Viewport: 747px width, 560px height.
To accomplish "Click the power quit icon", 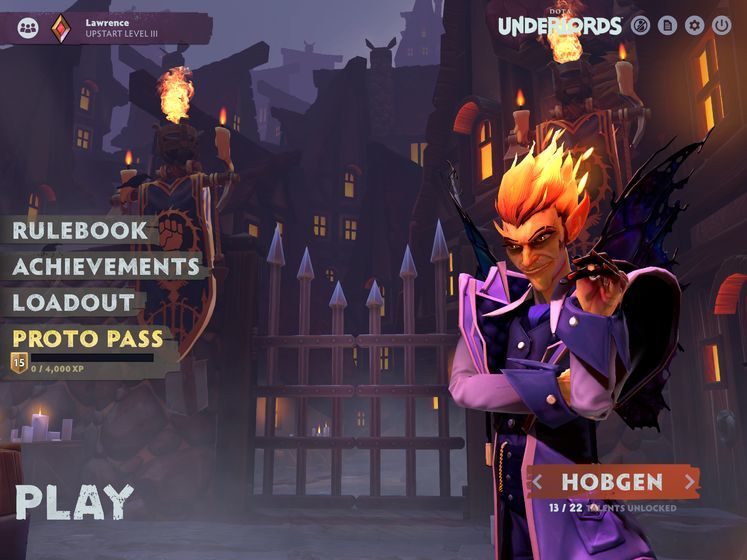I will point(722,26).
